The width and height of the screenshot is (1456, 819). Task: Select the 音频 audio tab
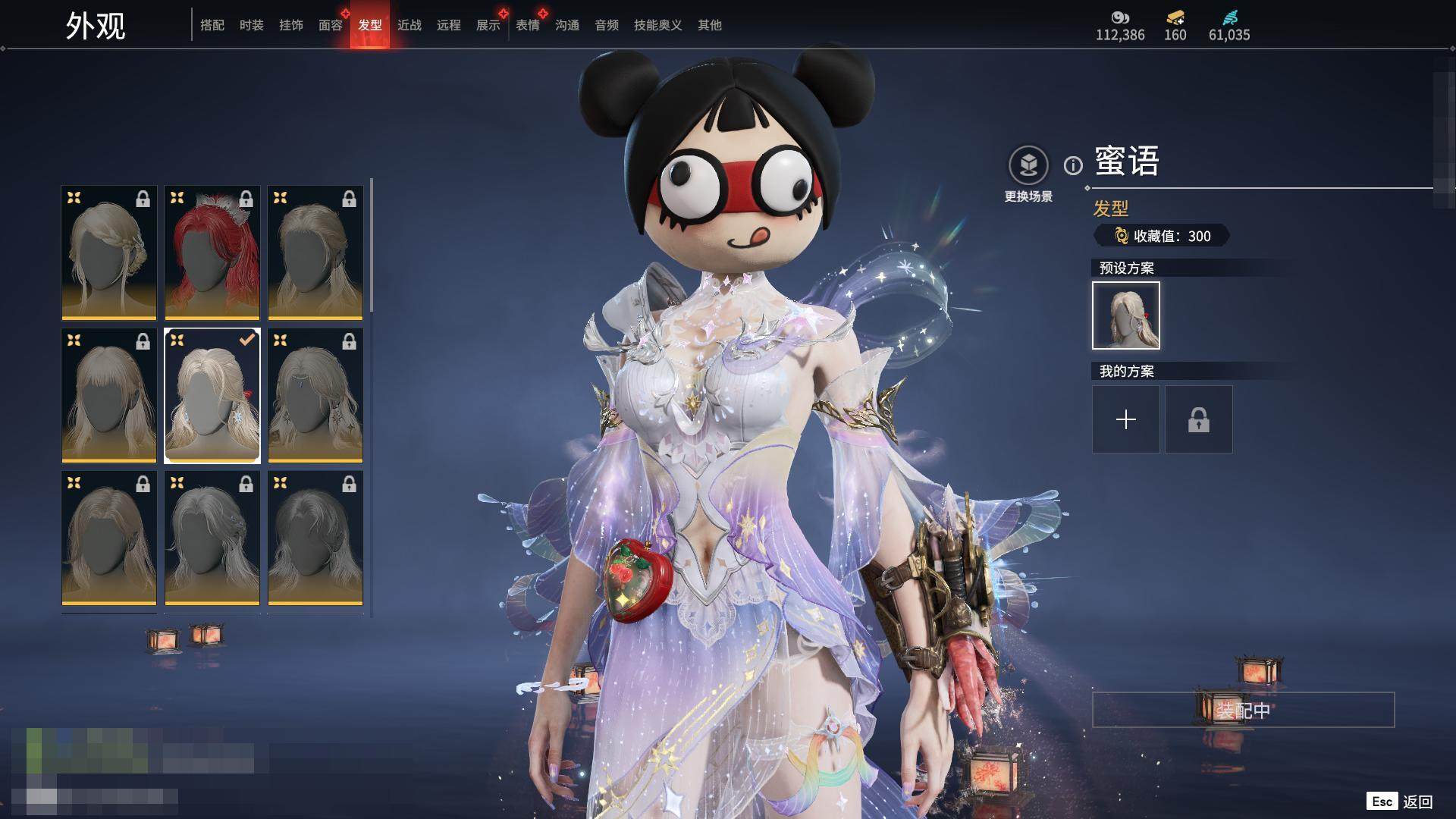607,26
